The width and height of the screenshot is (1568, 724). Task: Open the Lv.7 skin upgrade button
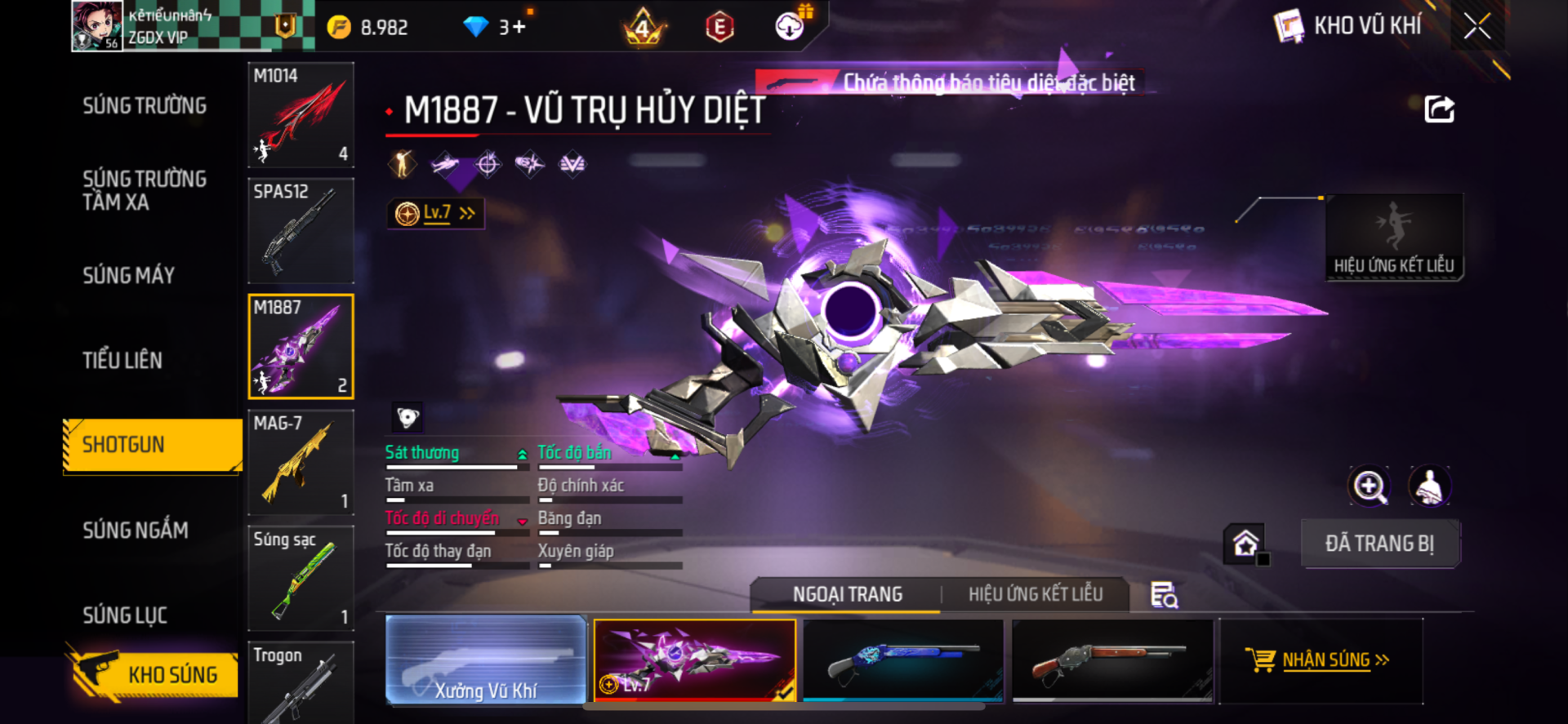tap(436, 214)
